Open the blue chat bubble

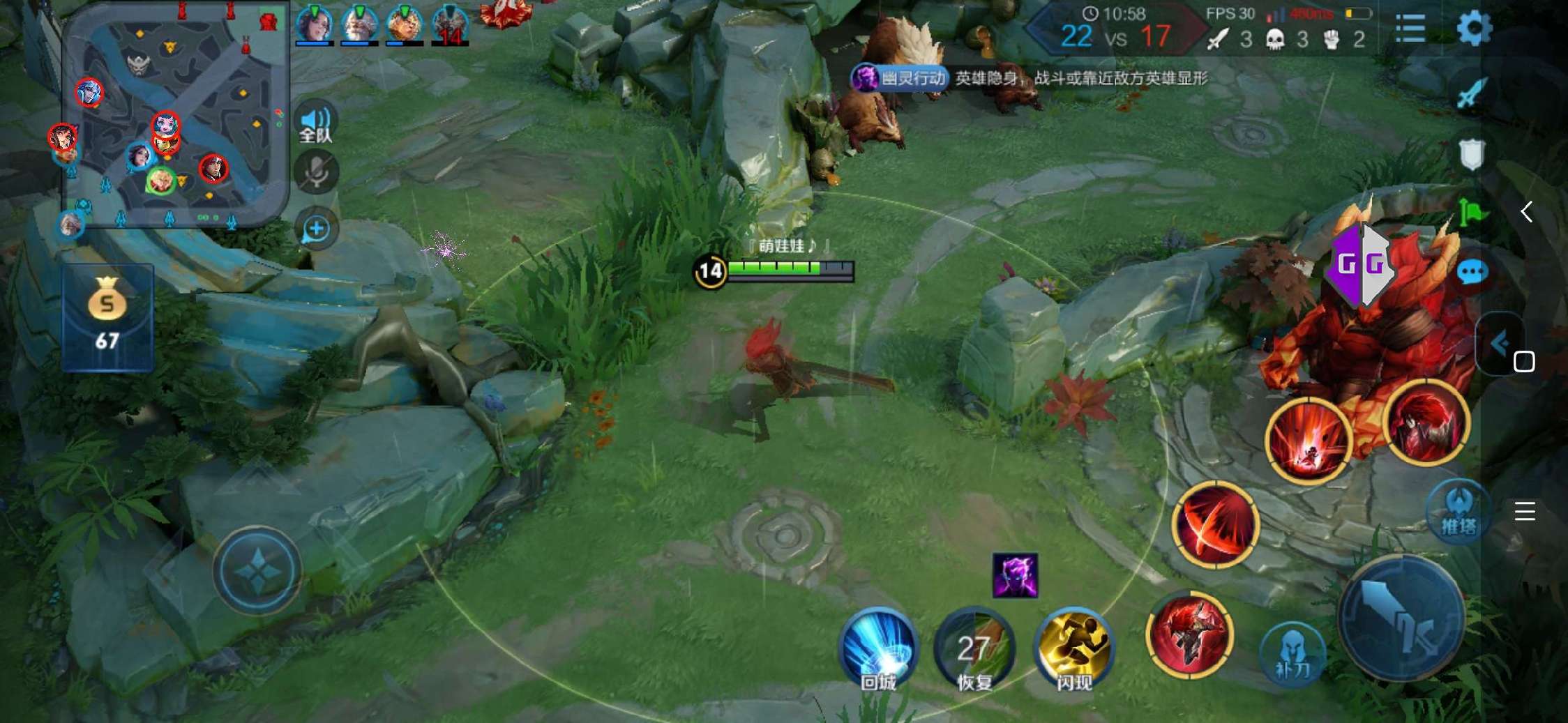coord(1472,273)
